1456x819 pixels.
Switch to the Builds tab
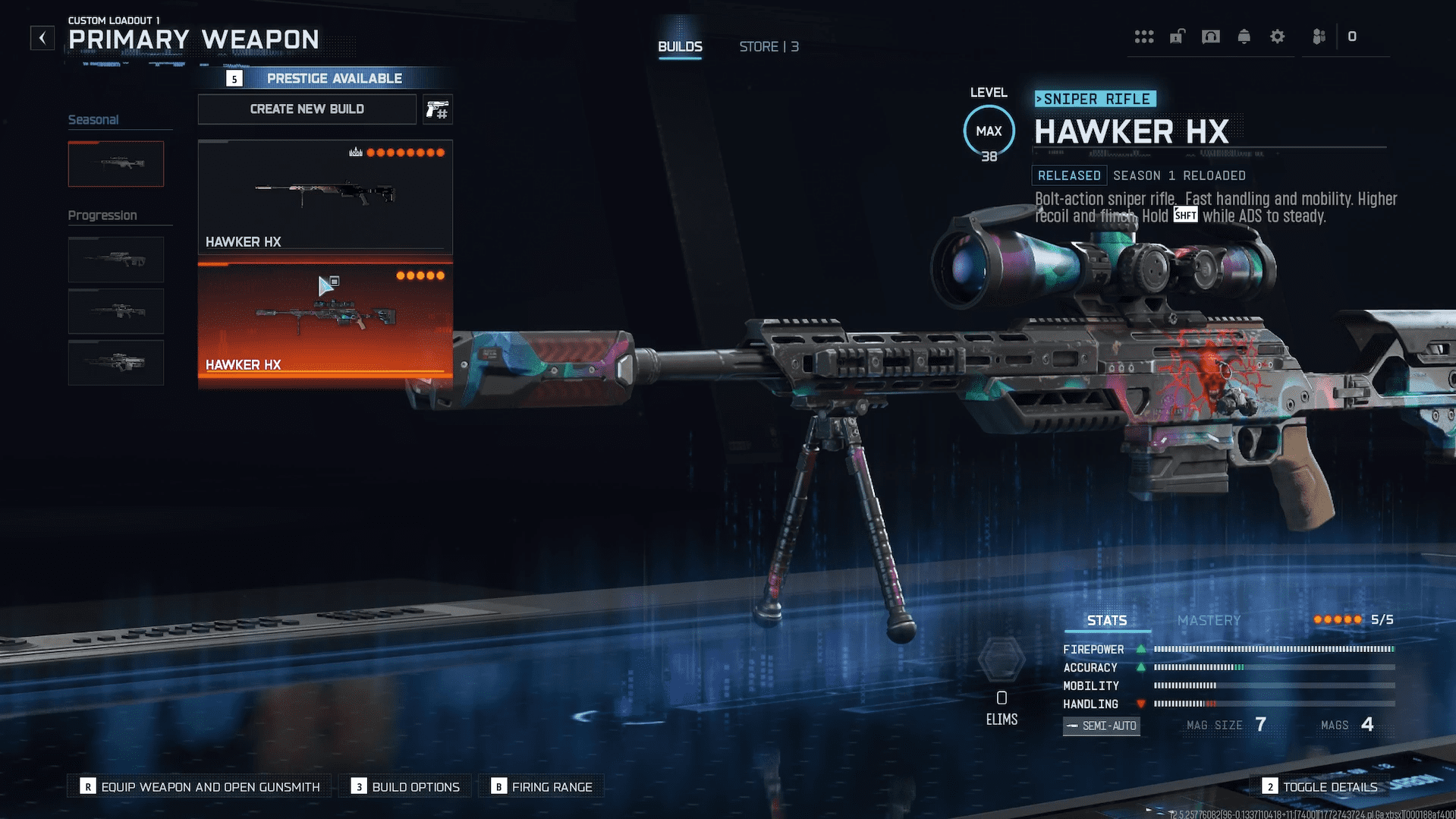pyautogui.click(x=680, y=46)
